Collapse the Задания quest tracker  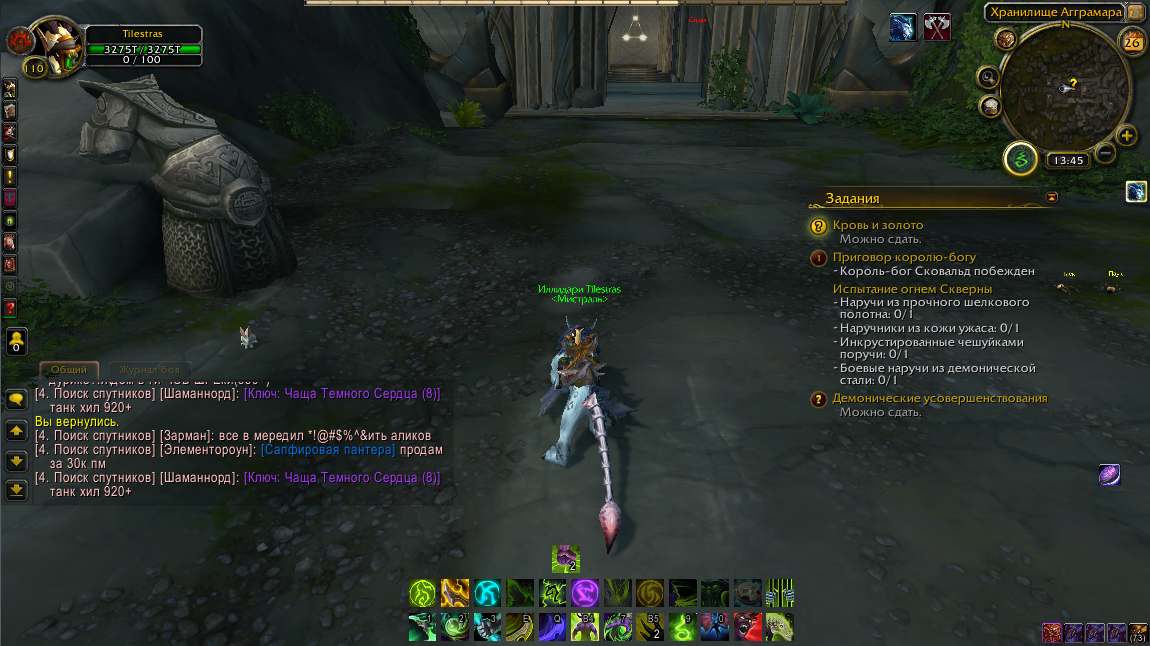point(1051,198)
